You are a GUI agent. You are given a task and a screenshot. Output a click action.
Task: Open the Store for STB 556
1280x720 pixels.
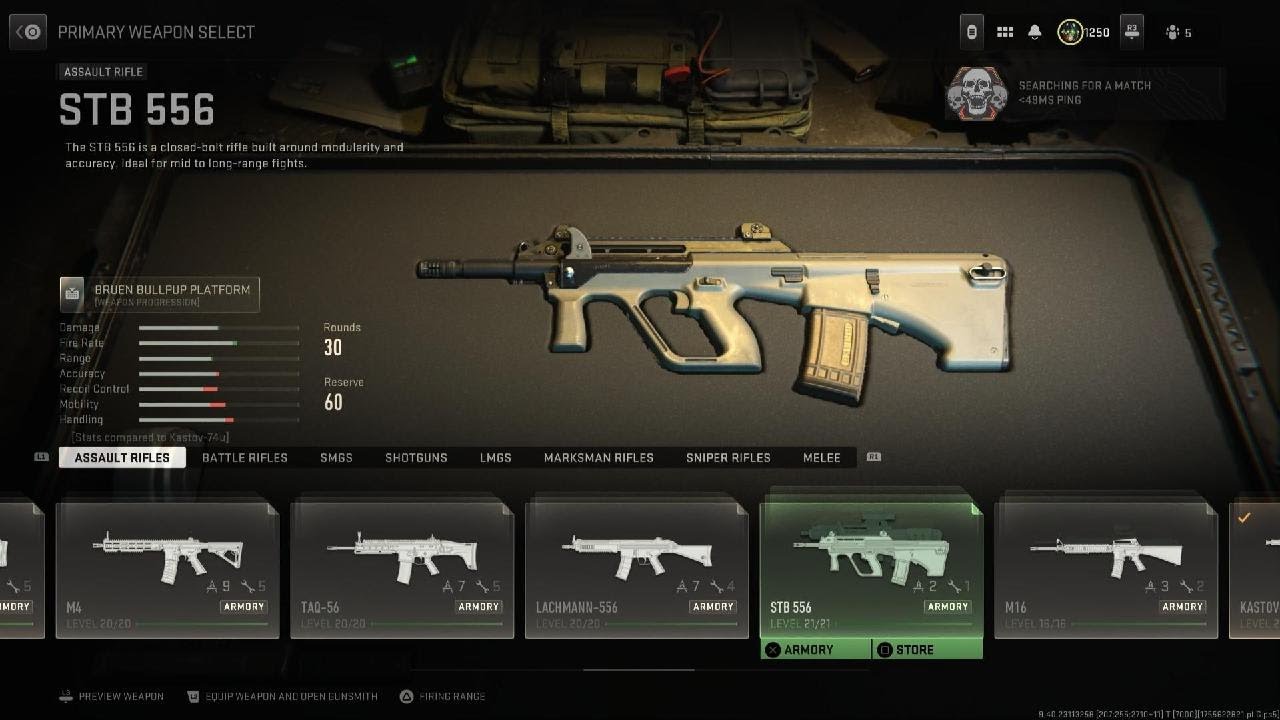coord(927,650)
